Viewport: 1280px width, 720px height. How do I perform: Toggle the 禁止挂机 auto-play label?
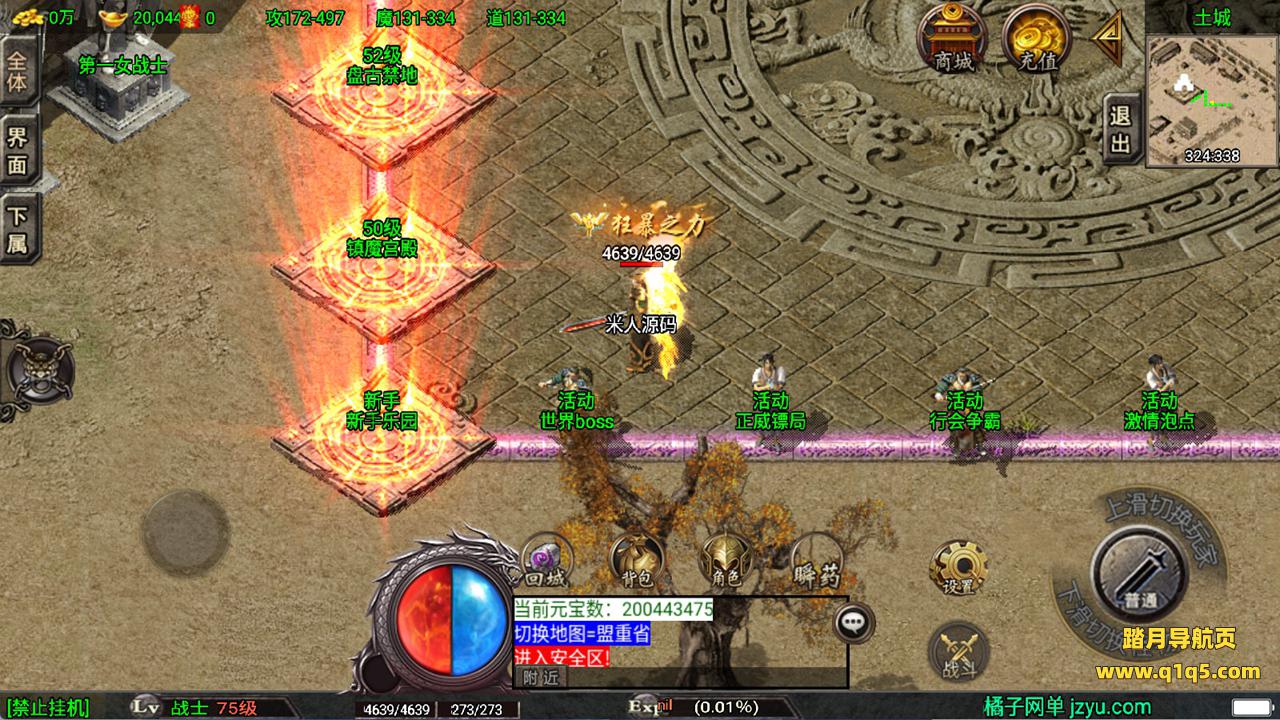tap(48, 708)
